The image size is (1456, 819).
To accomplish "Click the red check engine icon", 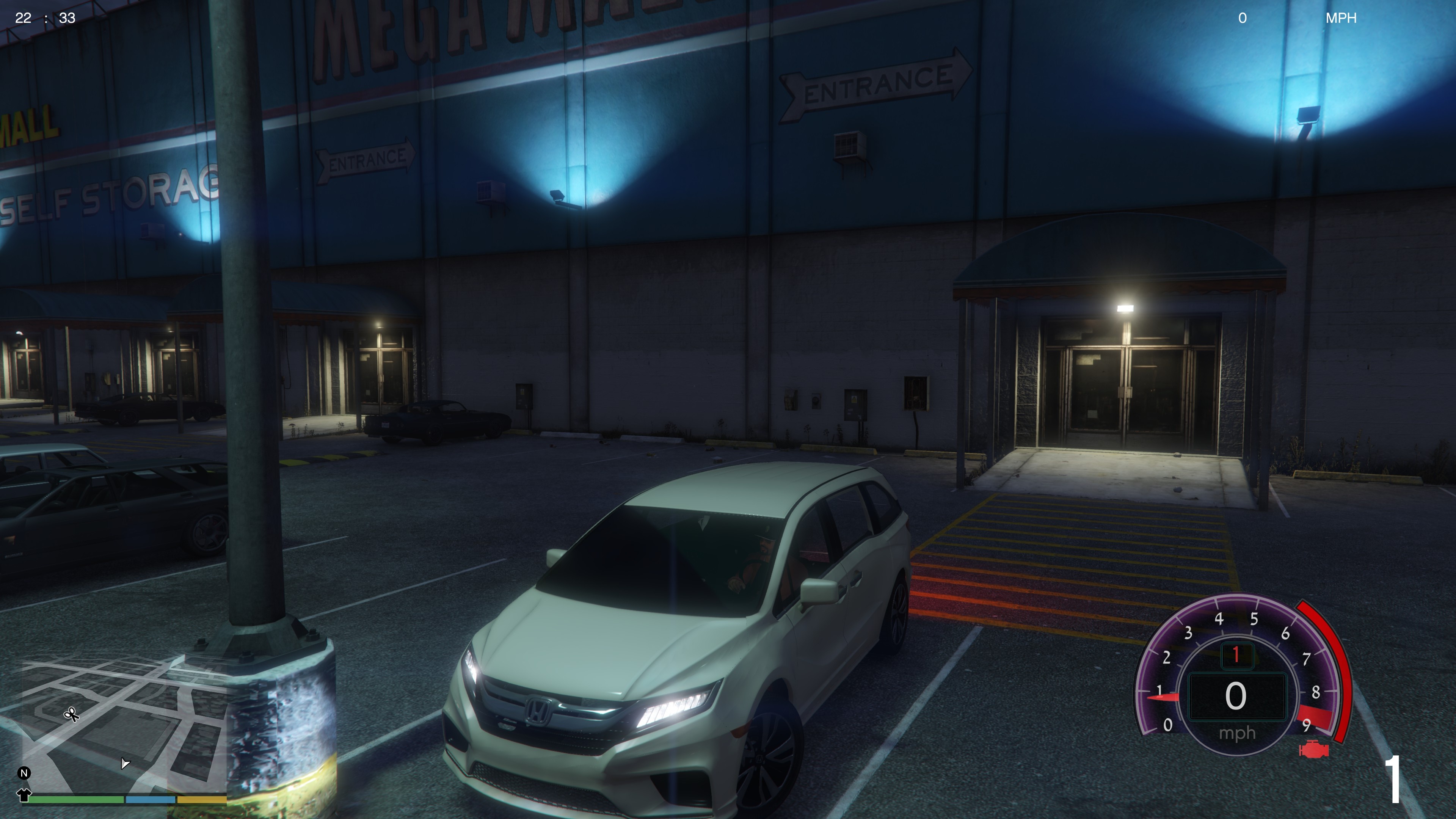I will [x=1314, y=750].
